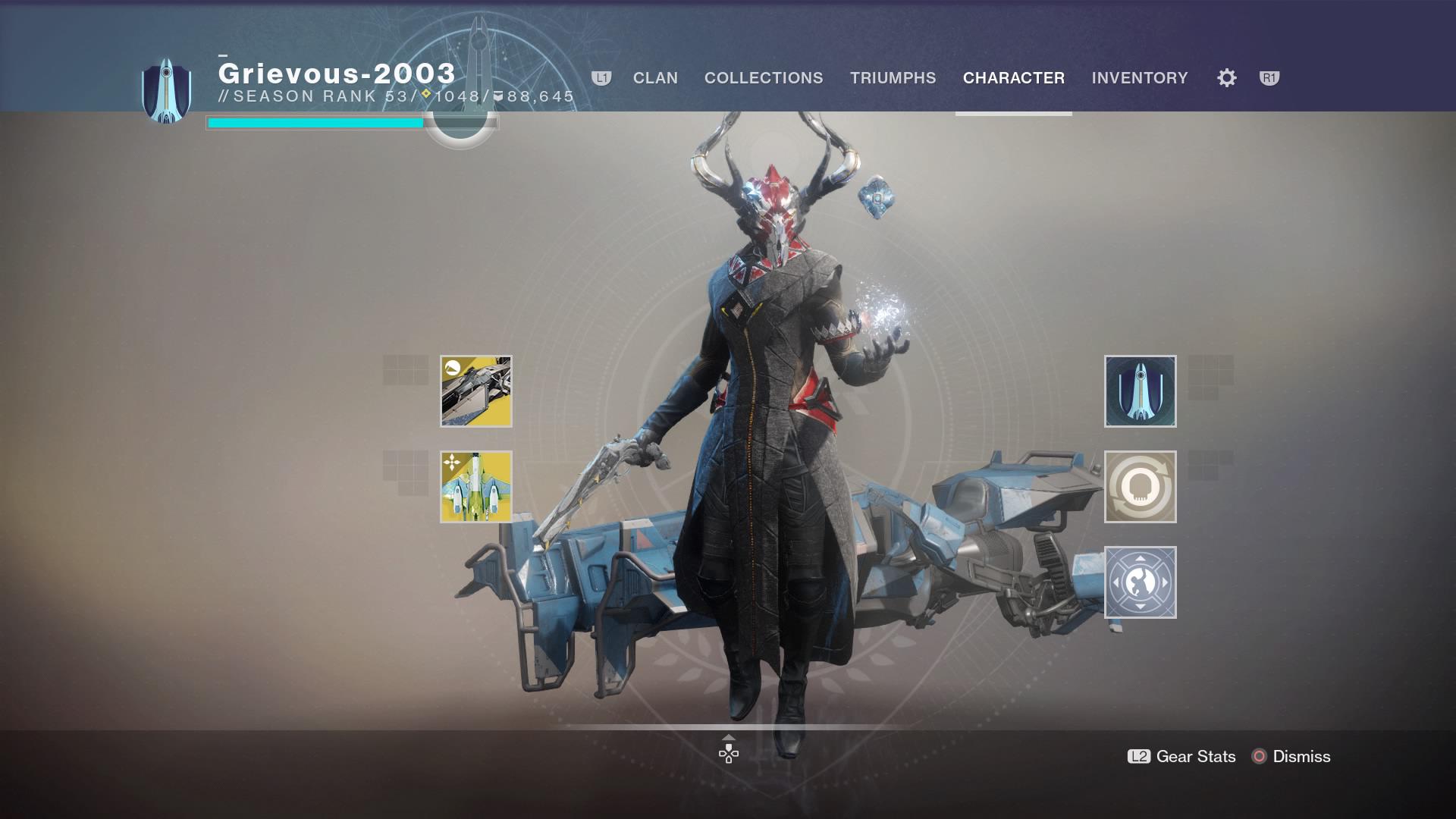Open the INVENTORY tab
The height and width of the screenshot is (819, 1456).
[1140, 77]
